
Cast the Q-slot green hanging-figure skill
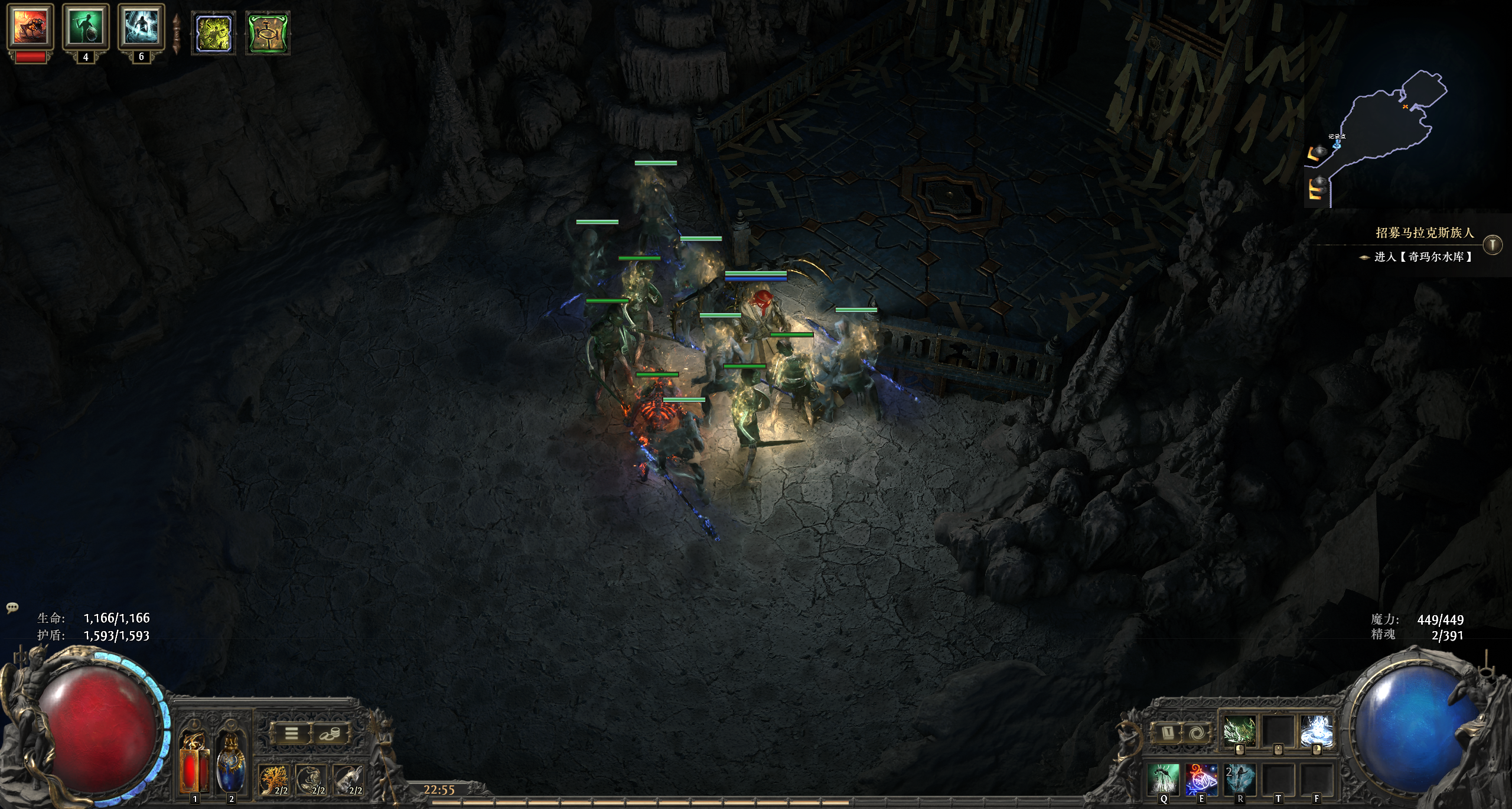[x=1164, y=778]
